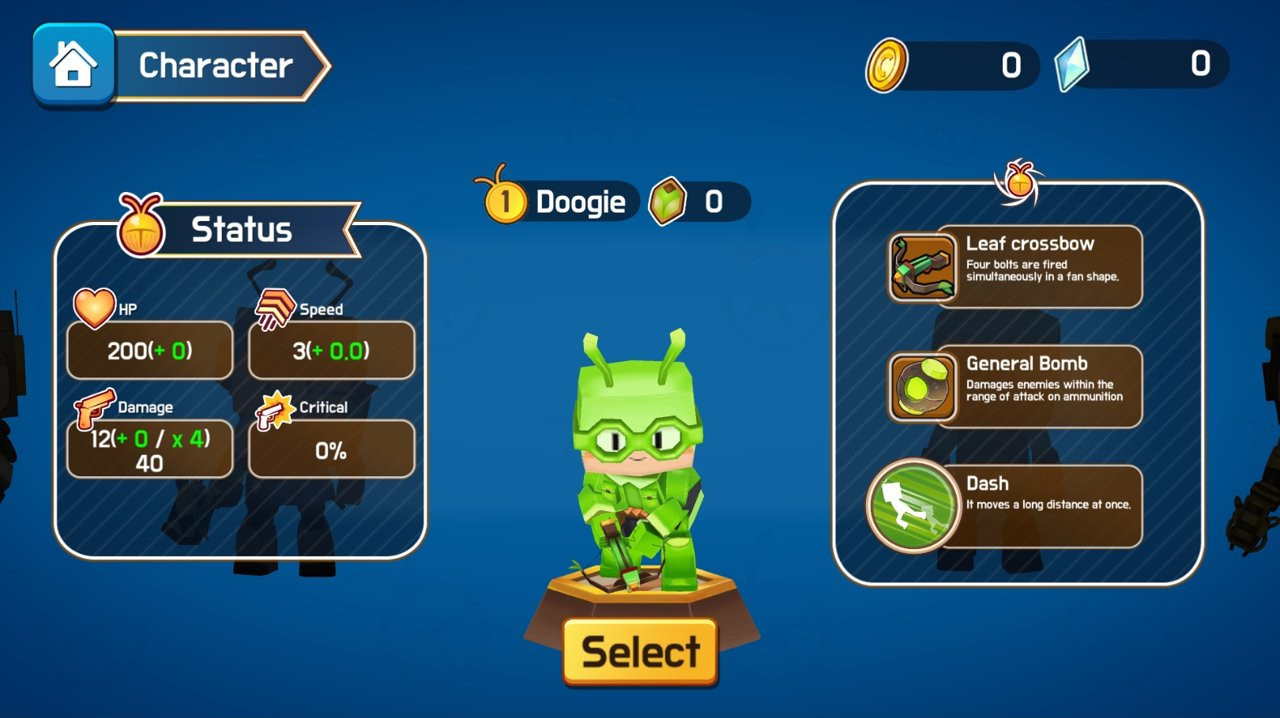Tap the Dash ability icon

[x=906, y=505]
